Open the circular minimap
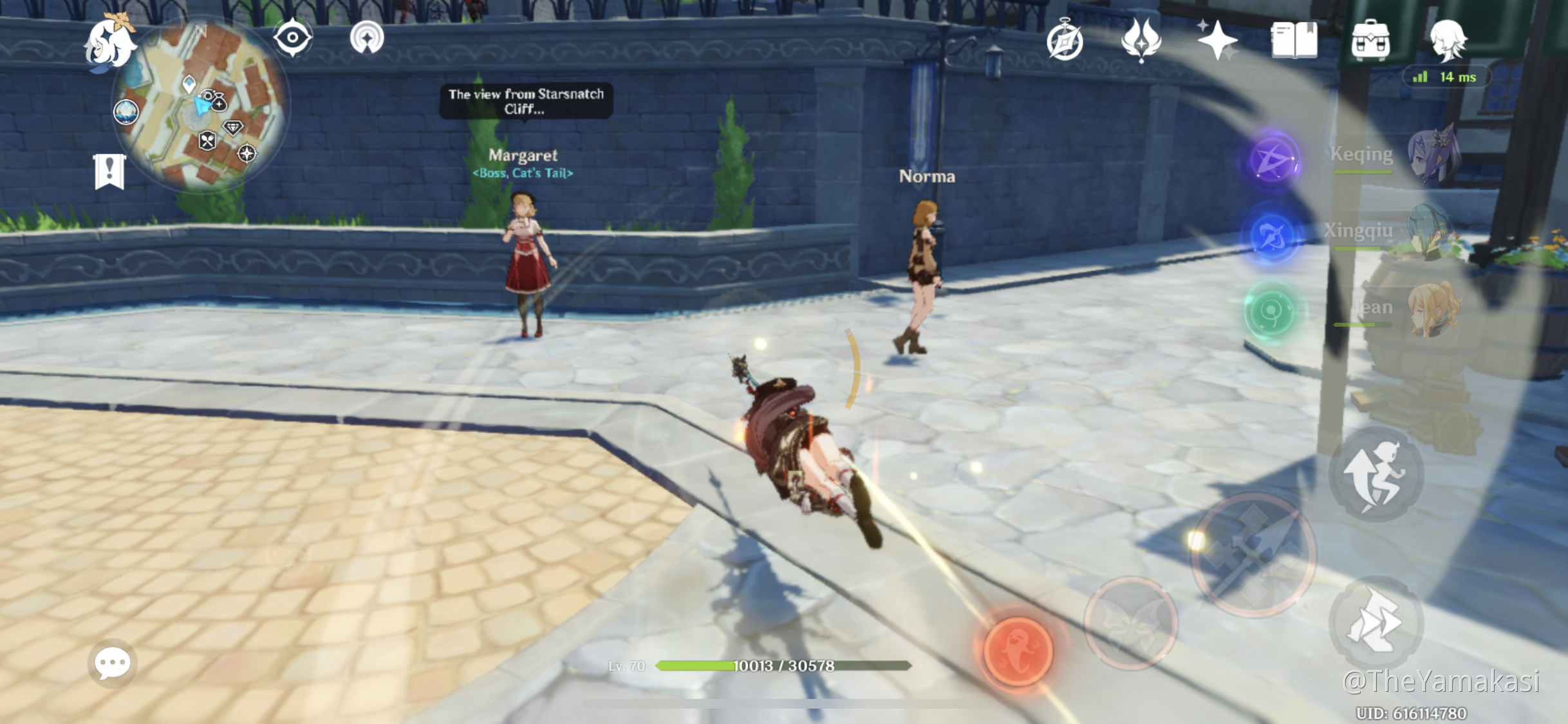Image resolution: width=1568 pixels, height=724 pixels. (200, 106)
